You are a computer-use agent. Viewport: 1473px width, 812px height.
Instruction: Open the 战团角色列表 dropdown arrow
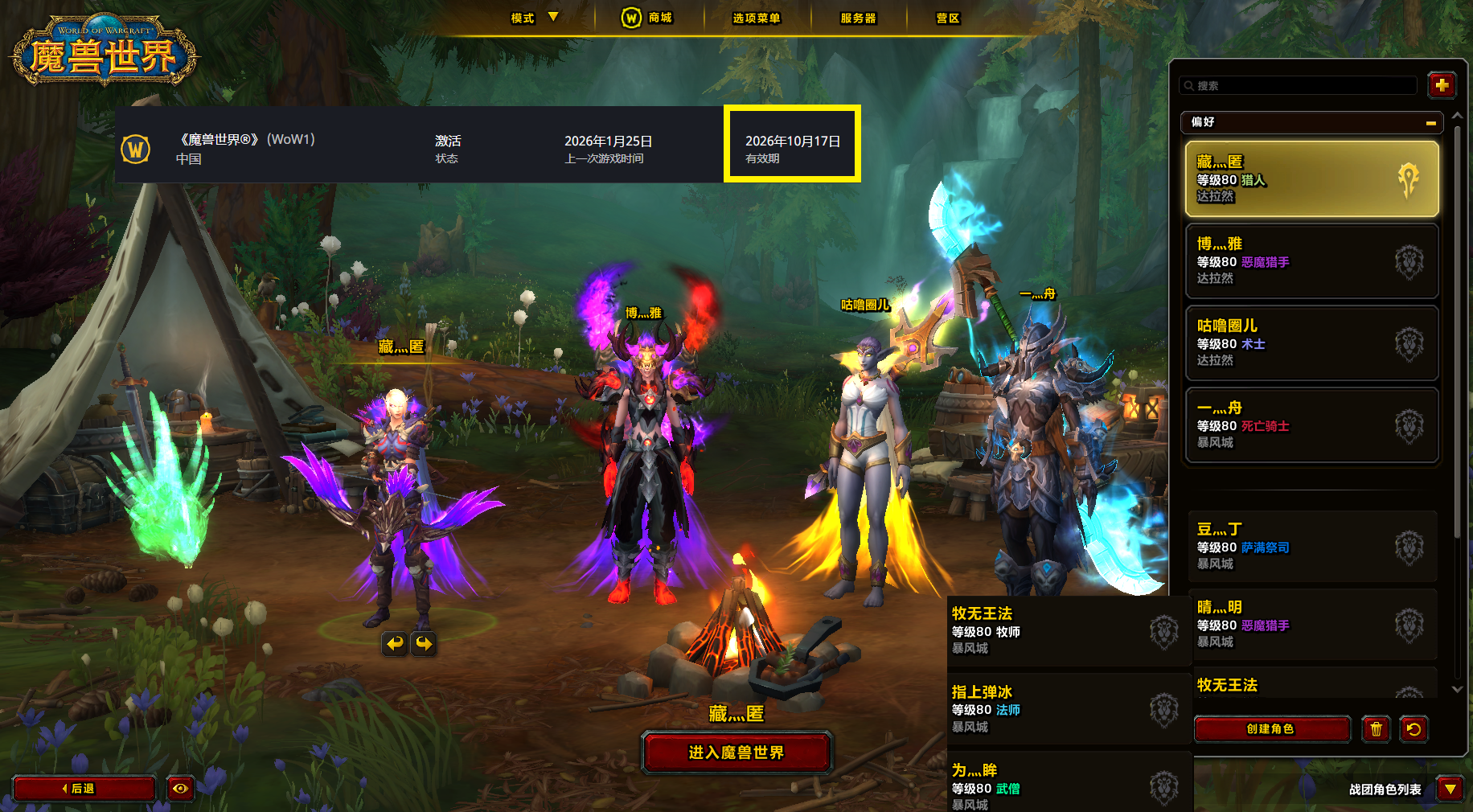1450,789
